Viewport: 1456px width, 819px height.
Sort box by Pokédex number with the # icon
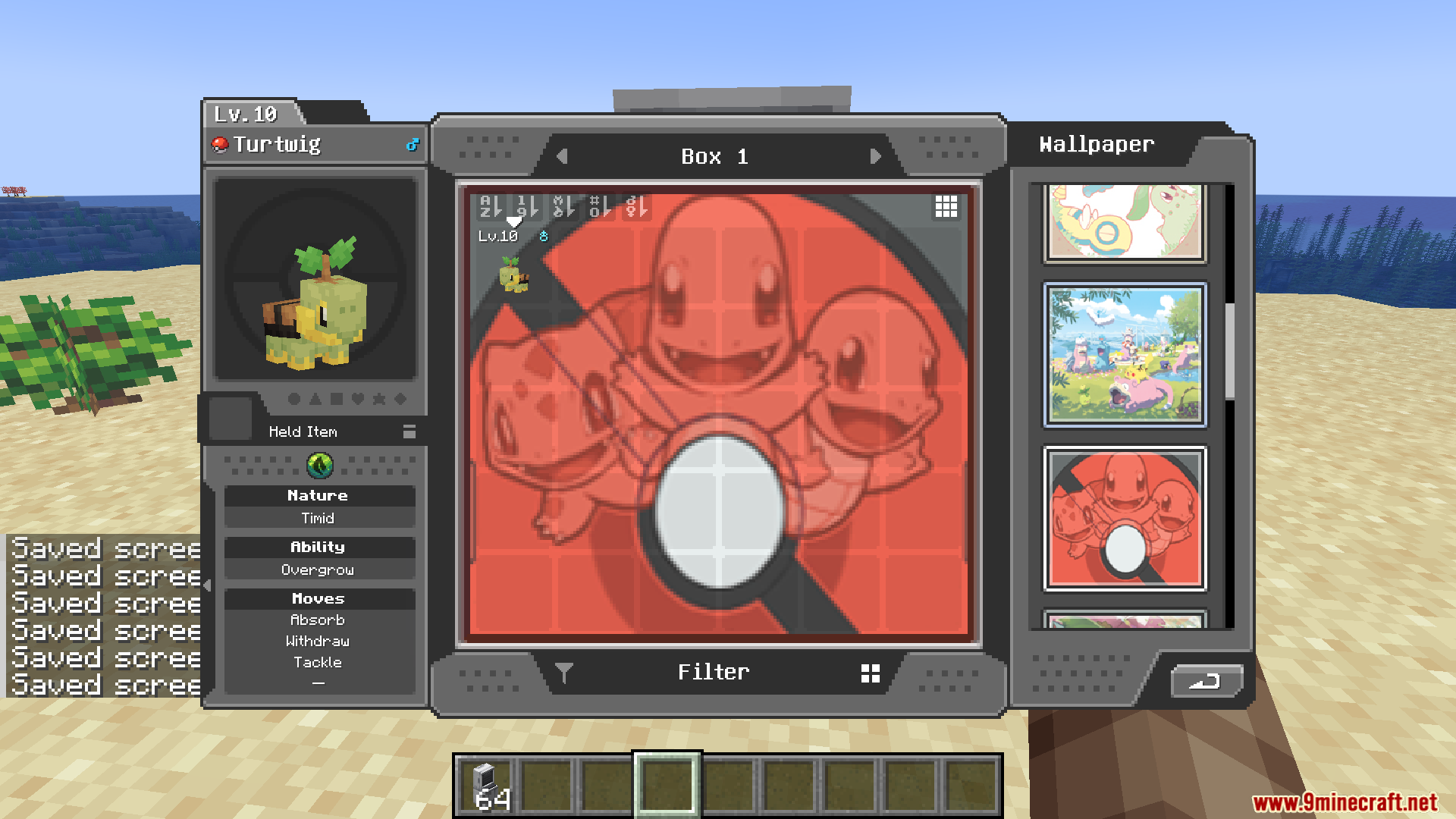[601, 206]
